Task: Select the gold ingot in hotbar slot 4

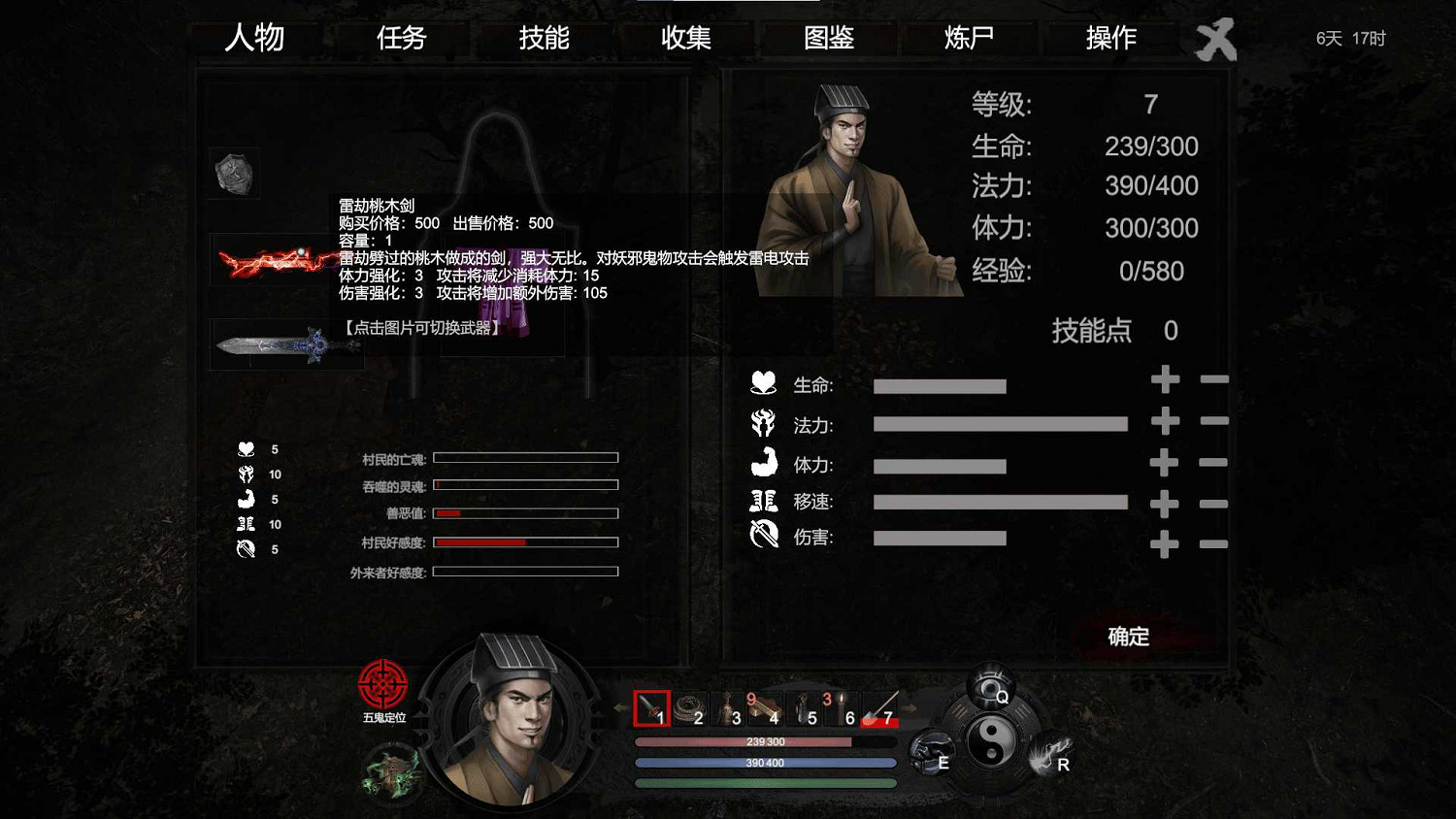Action: (x=765, y=709)
